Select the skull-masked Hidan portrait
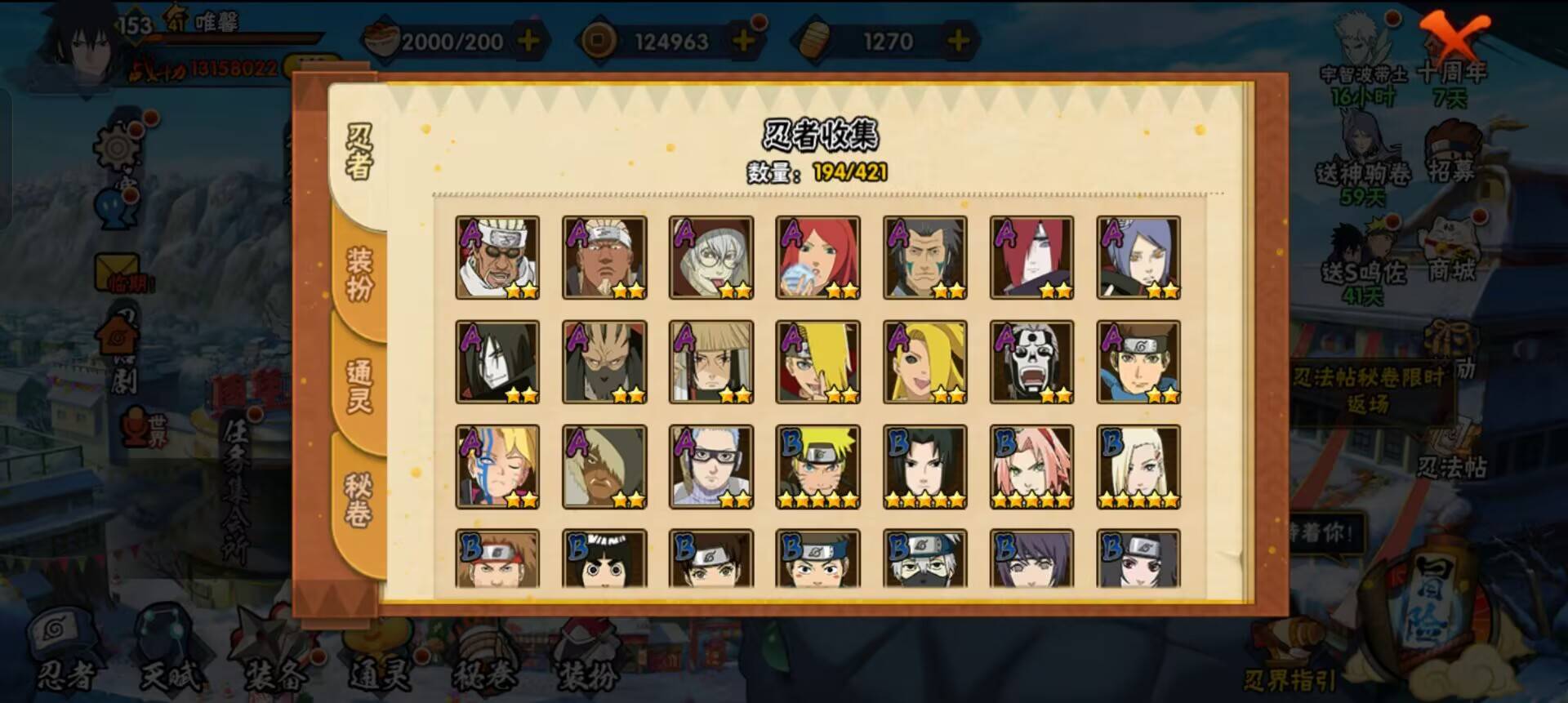This screenshot has height=703, width=1568. point(1031,362)
